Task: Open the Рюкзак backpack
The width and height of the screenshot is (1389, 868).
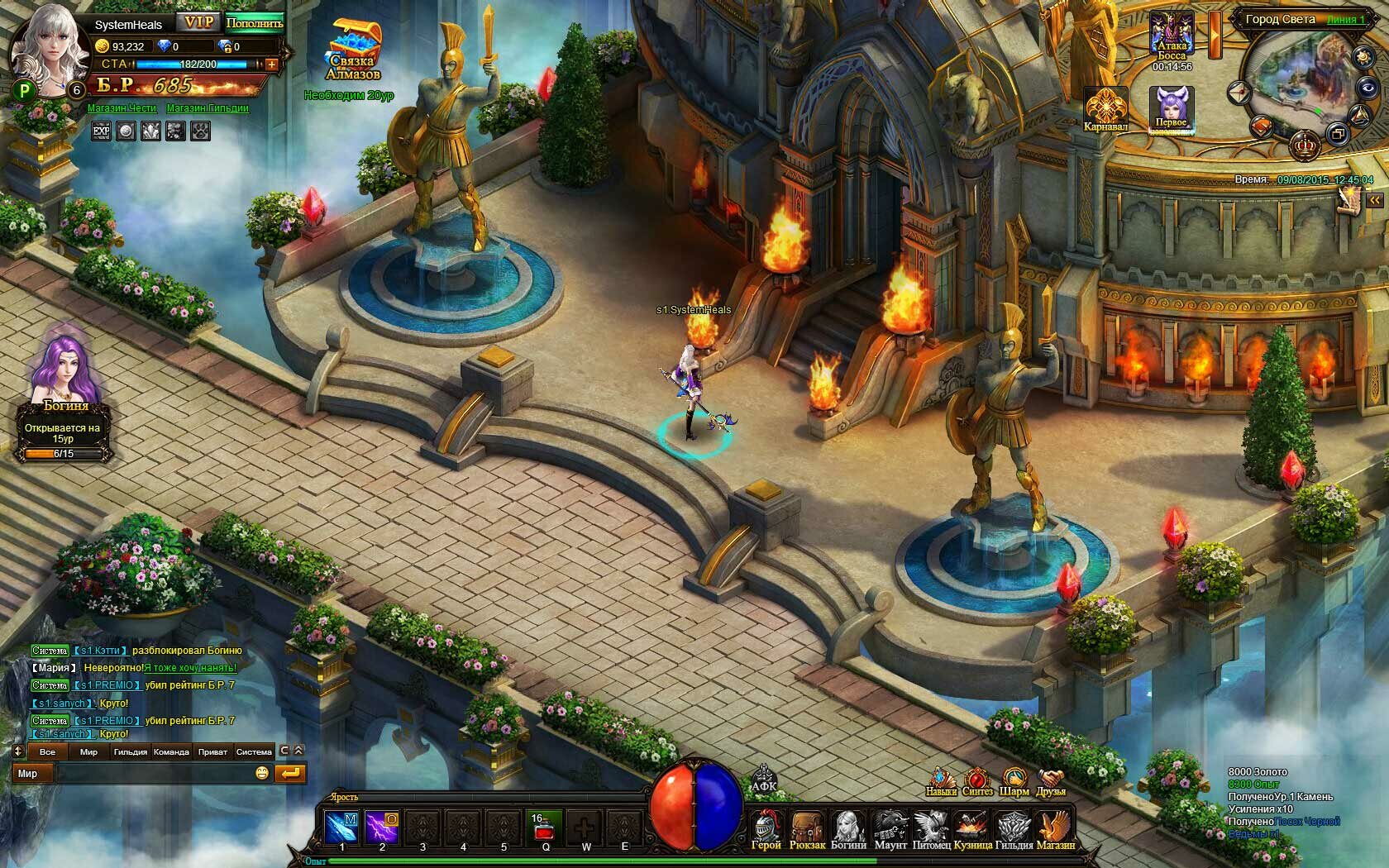Action: 807,828
